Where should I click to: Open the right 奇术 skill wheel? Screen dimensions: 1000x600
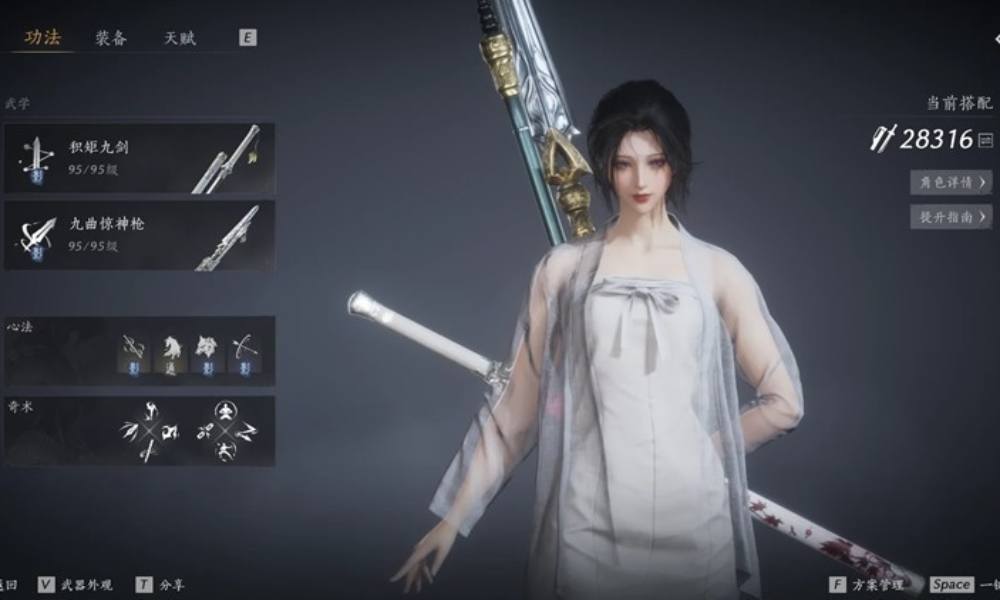pyautogui.click(x=226, y=431)
